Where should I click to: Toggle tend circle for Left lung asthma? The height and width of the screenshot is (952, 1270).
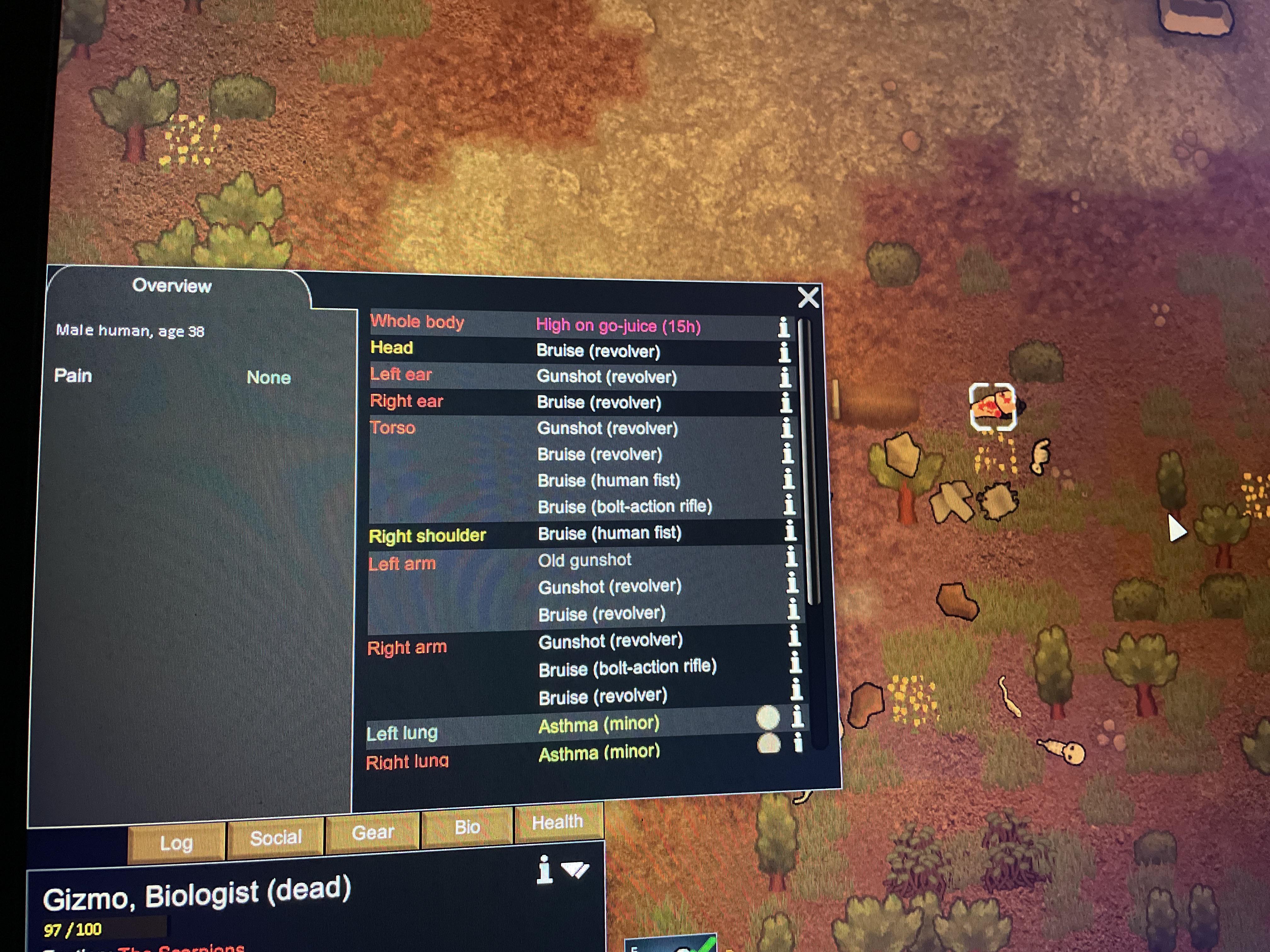770,717
